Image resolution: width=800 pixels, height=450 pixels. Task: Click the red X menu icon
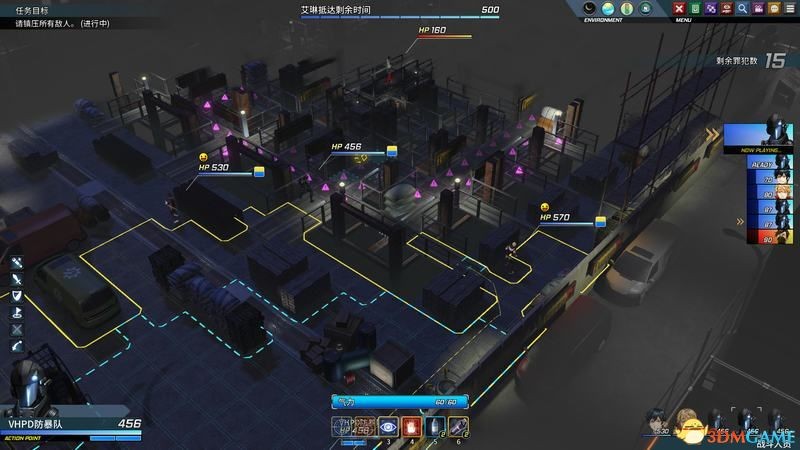pyautogui.click(x=679, y=9)
